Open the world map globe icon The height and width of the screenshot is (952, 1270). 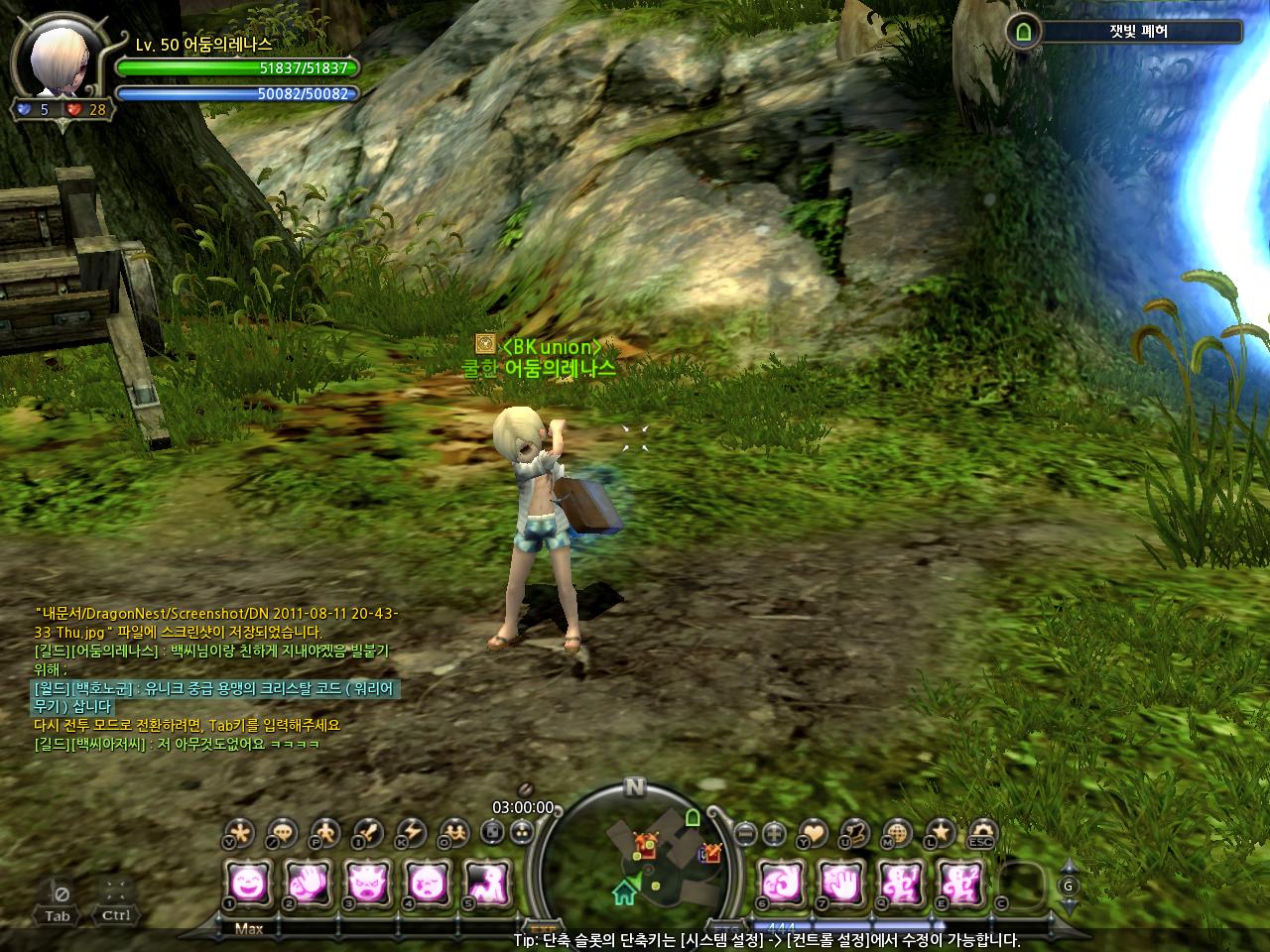[897, 832]
